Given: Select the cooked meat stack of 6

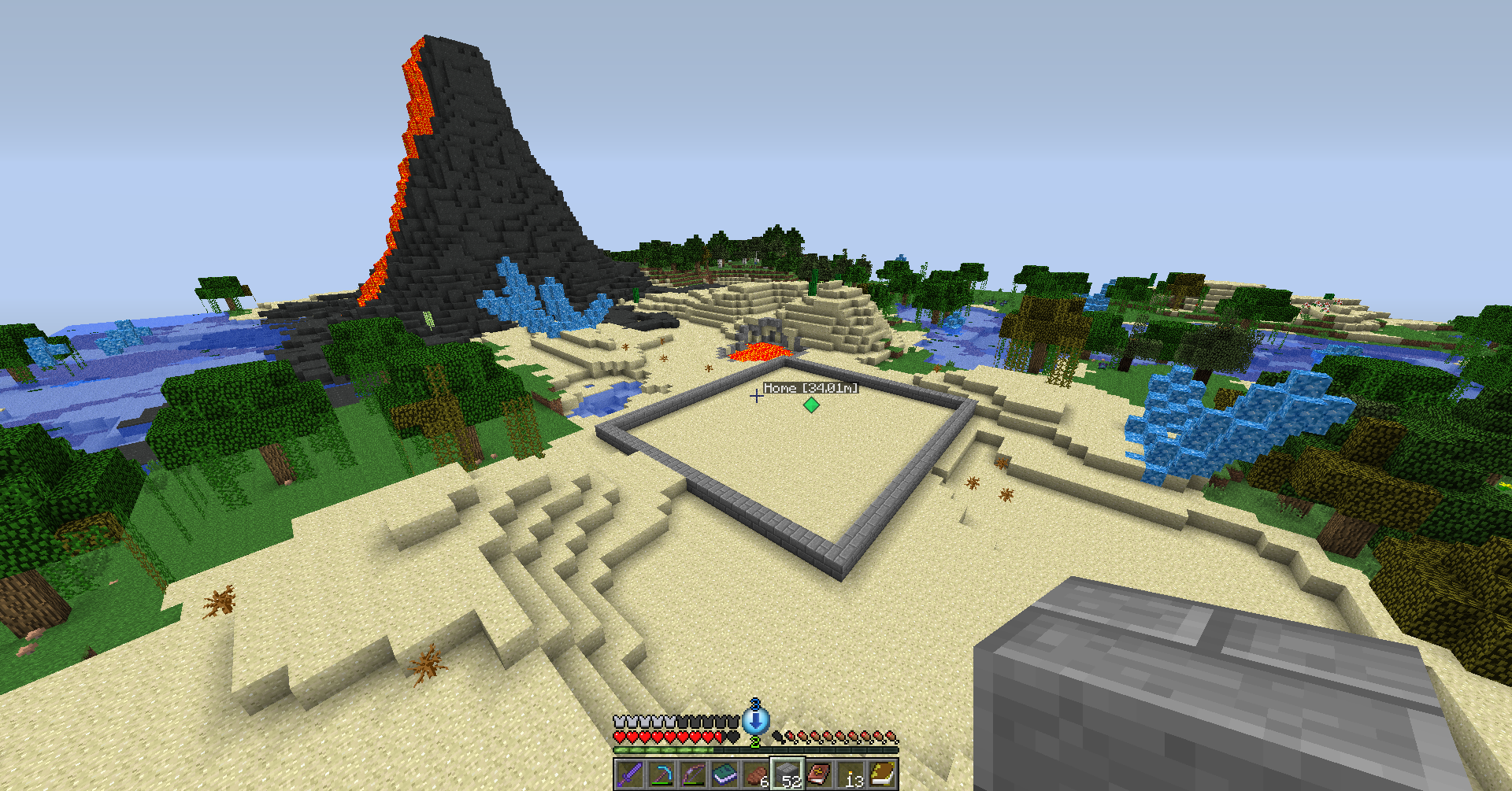Looking at the screenshot, I should click(x=755, y=774).
